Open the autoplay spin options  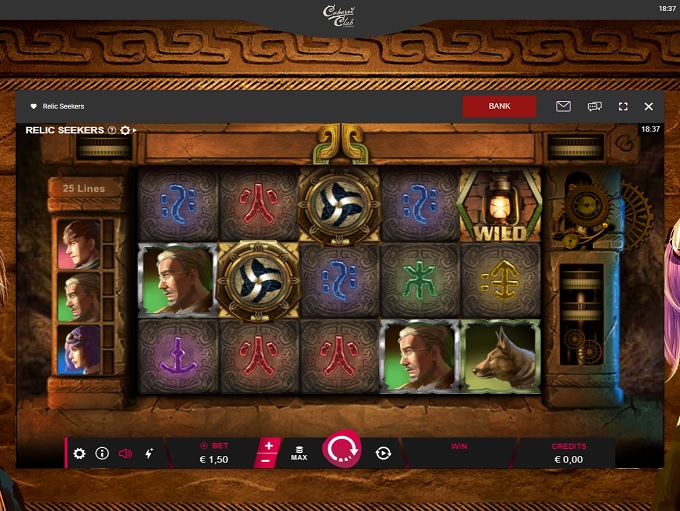click(x=383, y=453)
